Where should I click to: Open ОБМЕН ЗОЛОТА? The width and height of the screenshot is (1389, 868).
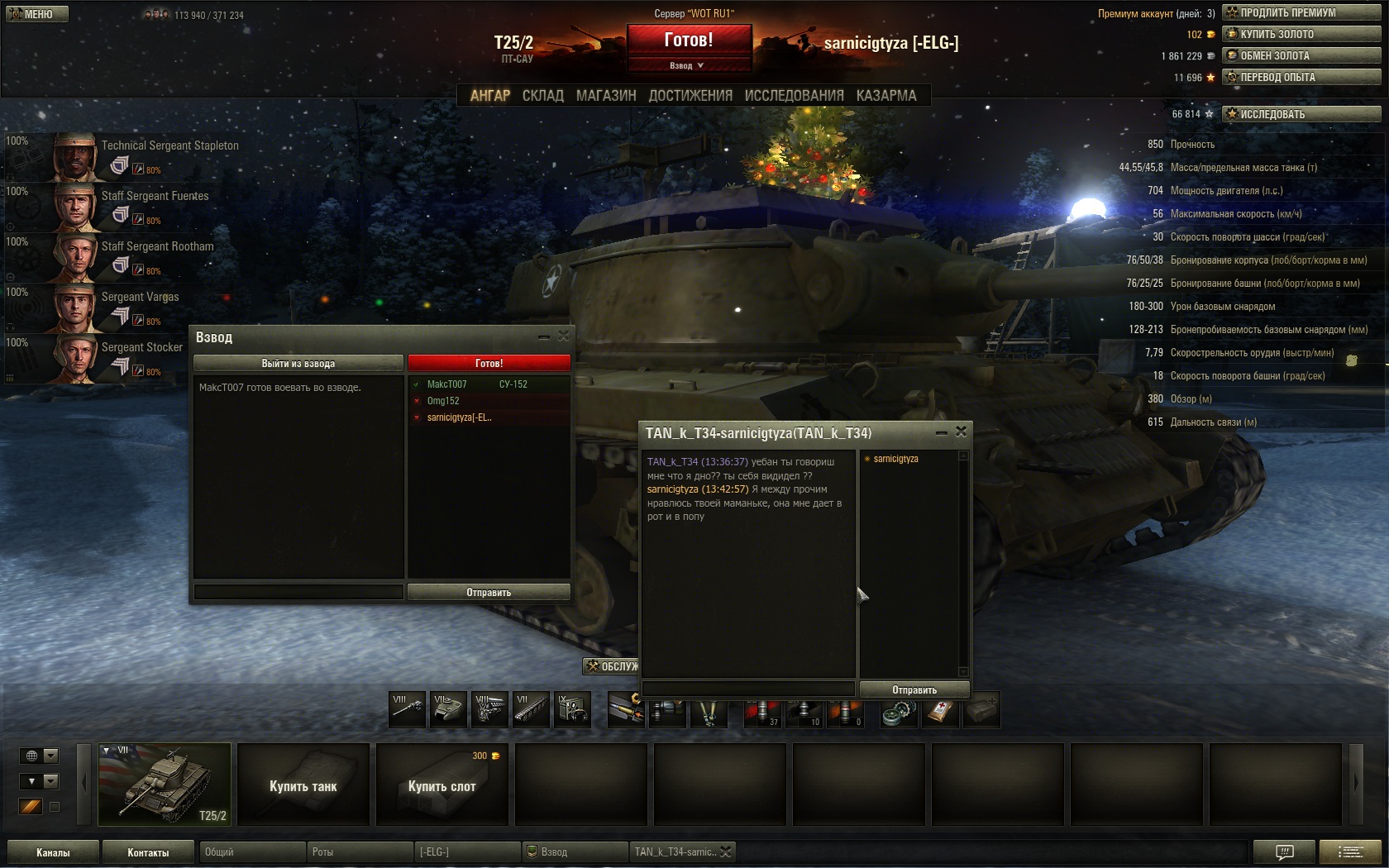pyautogui.click(x=1301, y=55)
